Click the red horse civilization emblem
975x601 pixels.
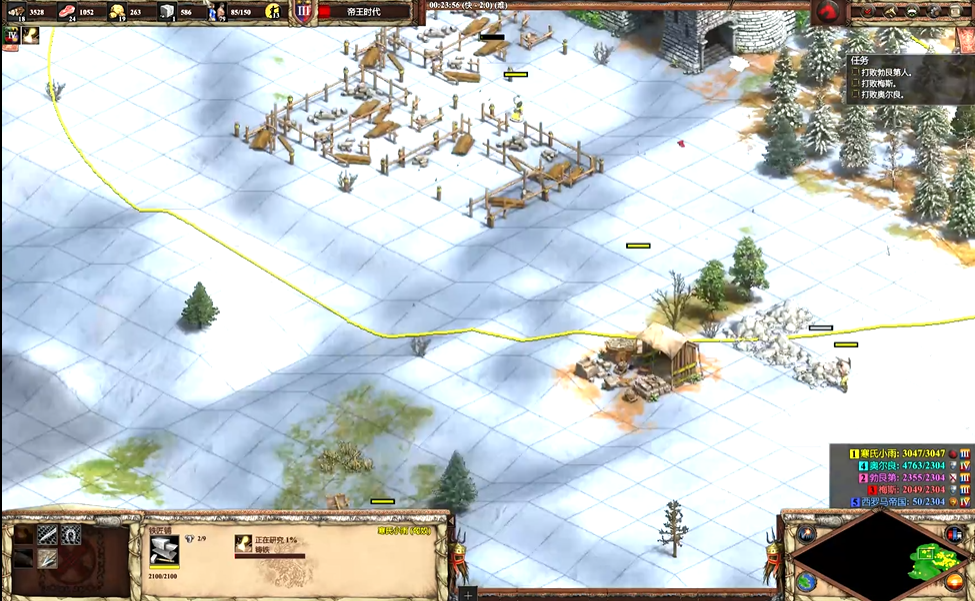(826, 12)
